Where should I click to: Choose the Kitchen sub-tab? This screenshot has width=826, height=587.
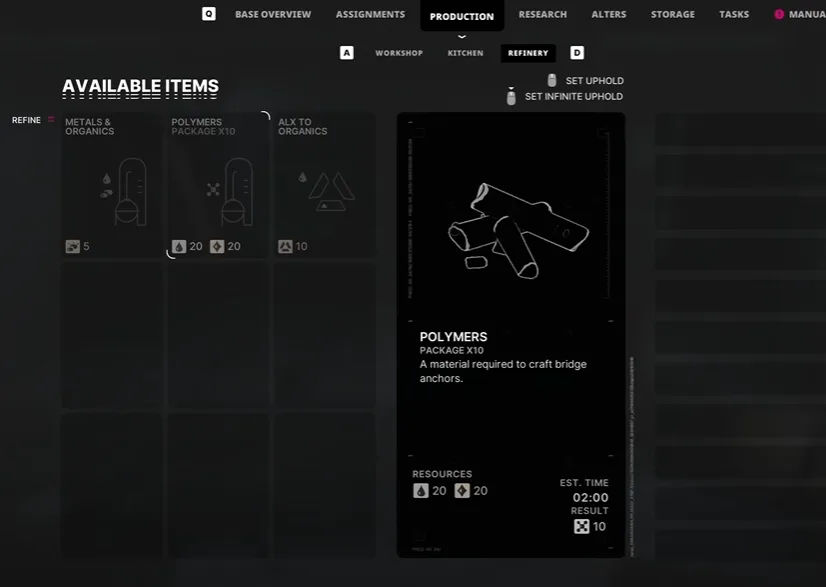click(x=465, y=53)
